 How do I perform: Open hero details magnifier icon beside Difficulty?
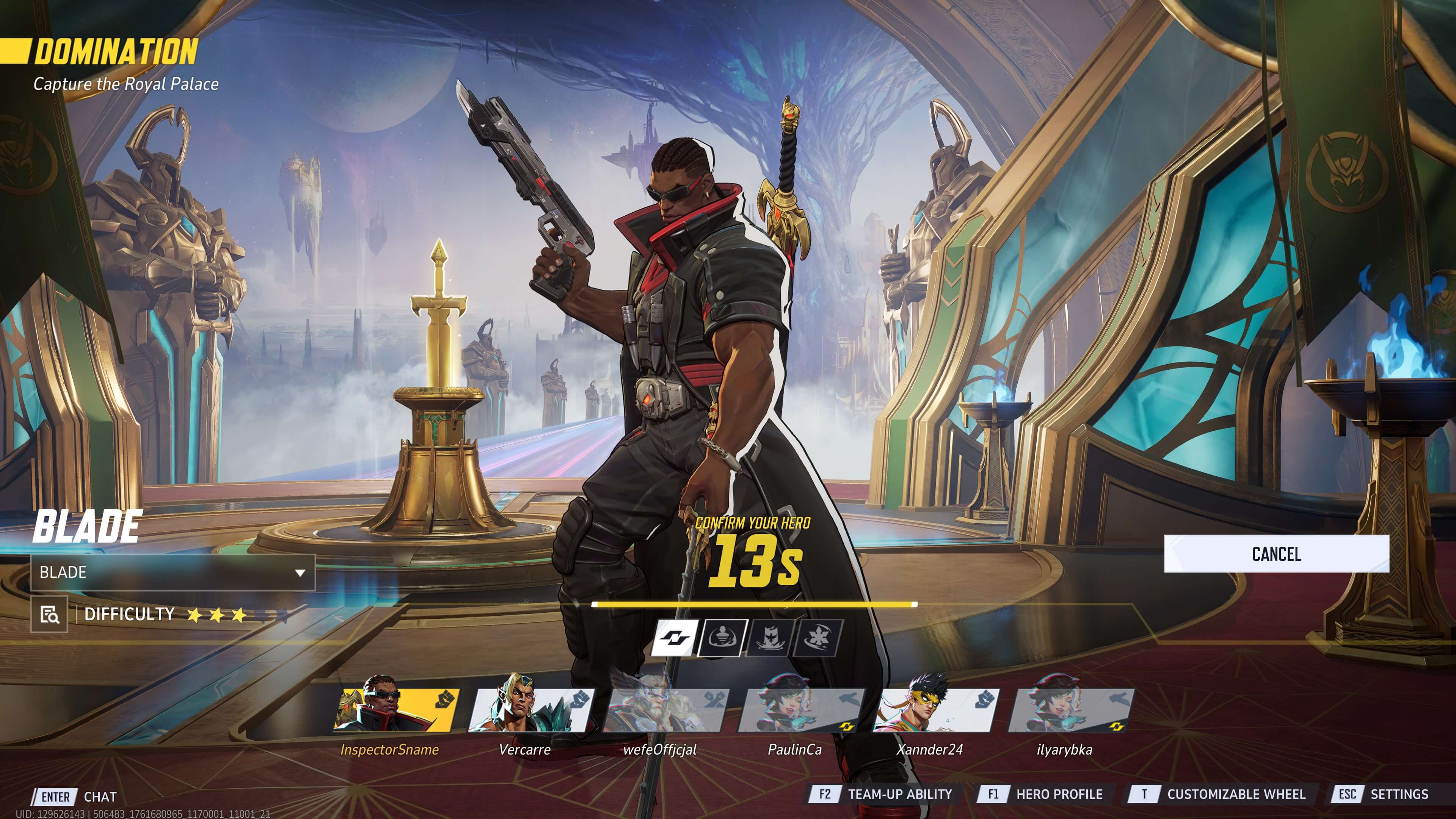50,614
